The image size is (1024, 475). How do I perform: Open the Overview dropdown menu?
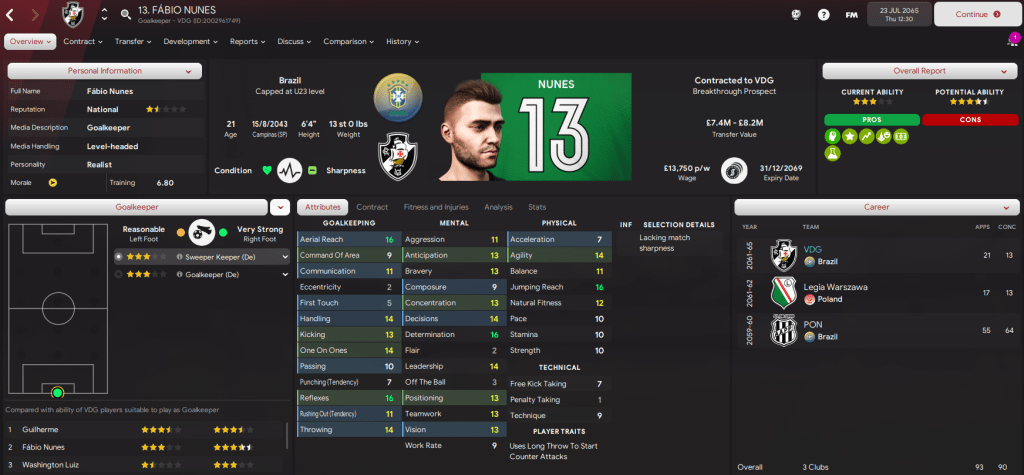click(30, 42)
